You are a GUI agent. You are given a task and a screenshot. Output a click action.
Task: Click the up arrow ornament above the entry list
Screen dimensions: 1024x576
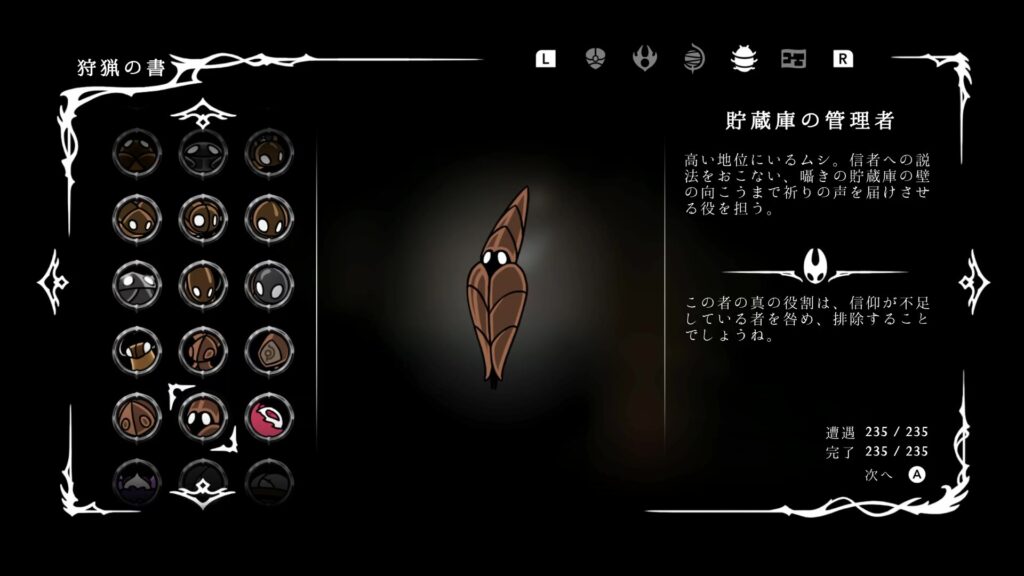coord(202,112)
